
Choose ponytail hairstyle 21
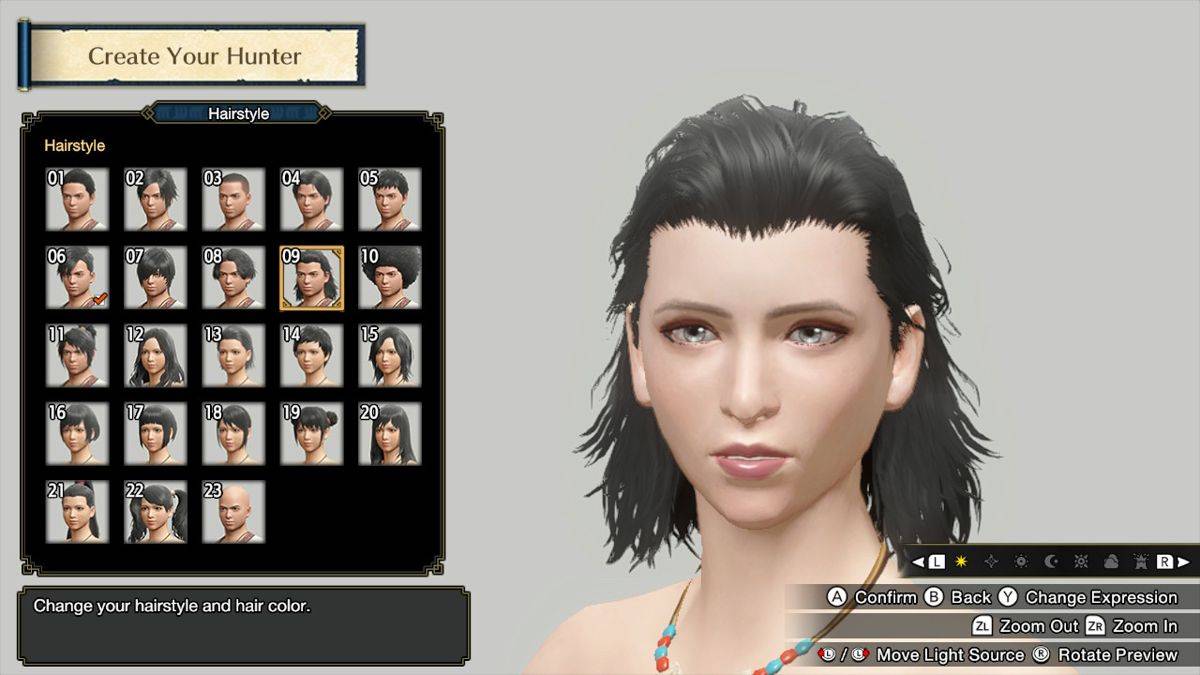click(x=77, y=511)
